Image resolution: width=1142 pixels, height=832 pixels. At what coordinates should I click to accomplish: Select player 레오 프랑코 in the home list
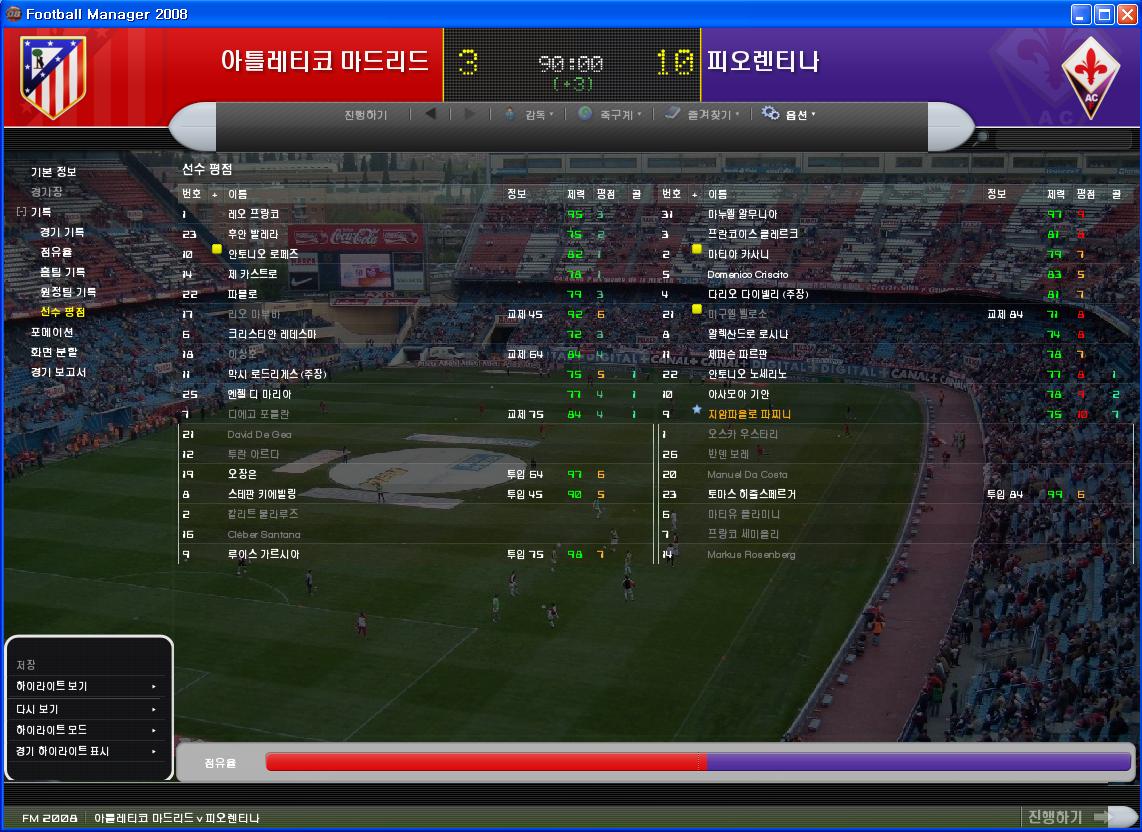254,214
